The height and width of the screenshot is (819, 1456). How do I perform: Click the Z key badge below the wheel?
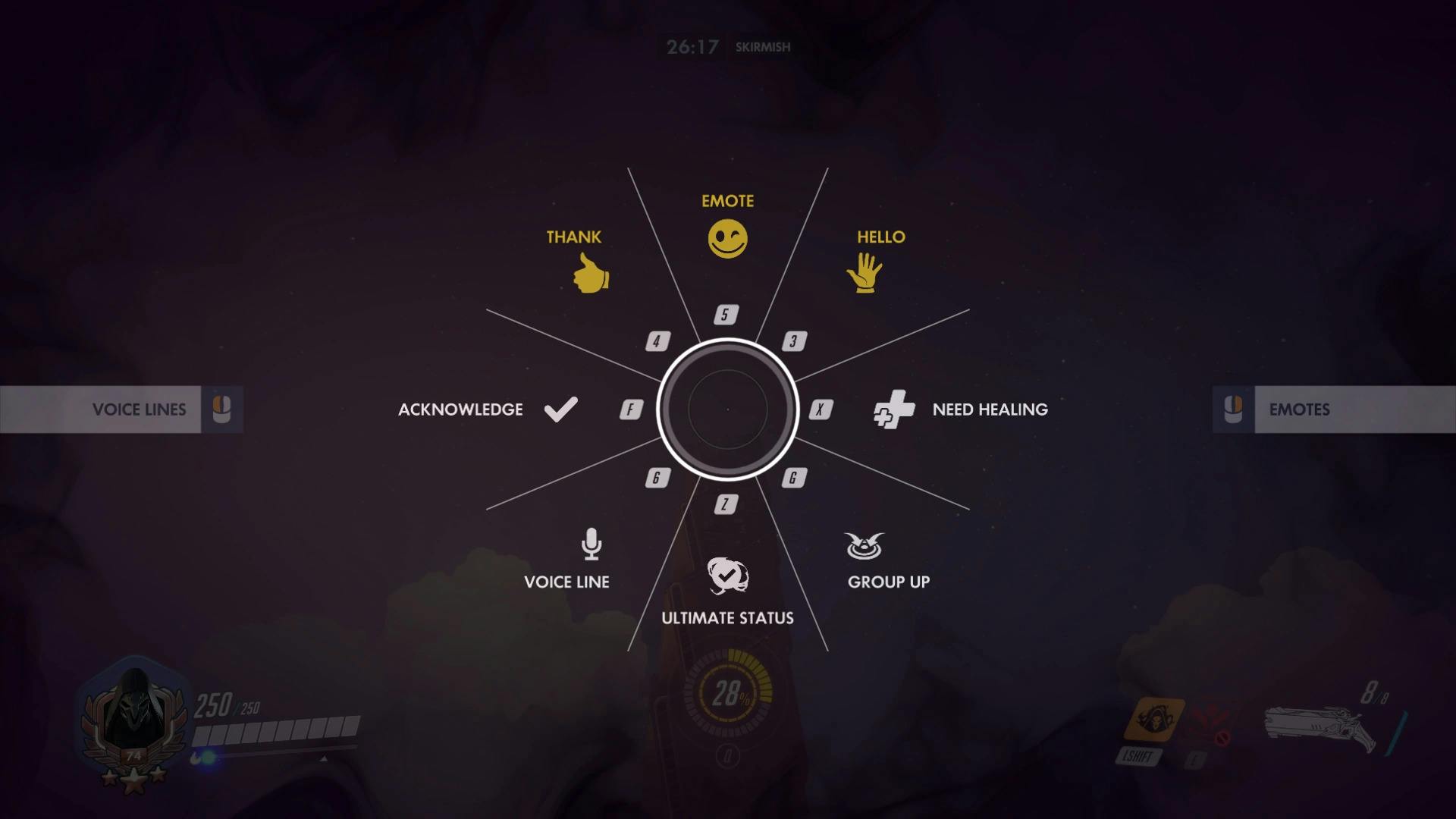(726, 503)
